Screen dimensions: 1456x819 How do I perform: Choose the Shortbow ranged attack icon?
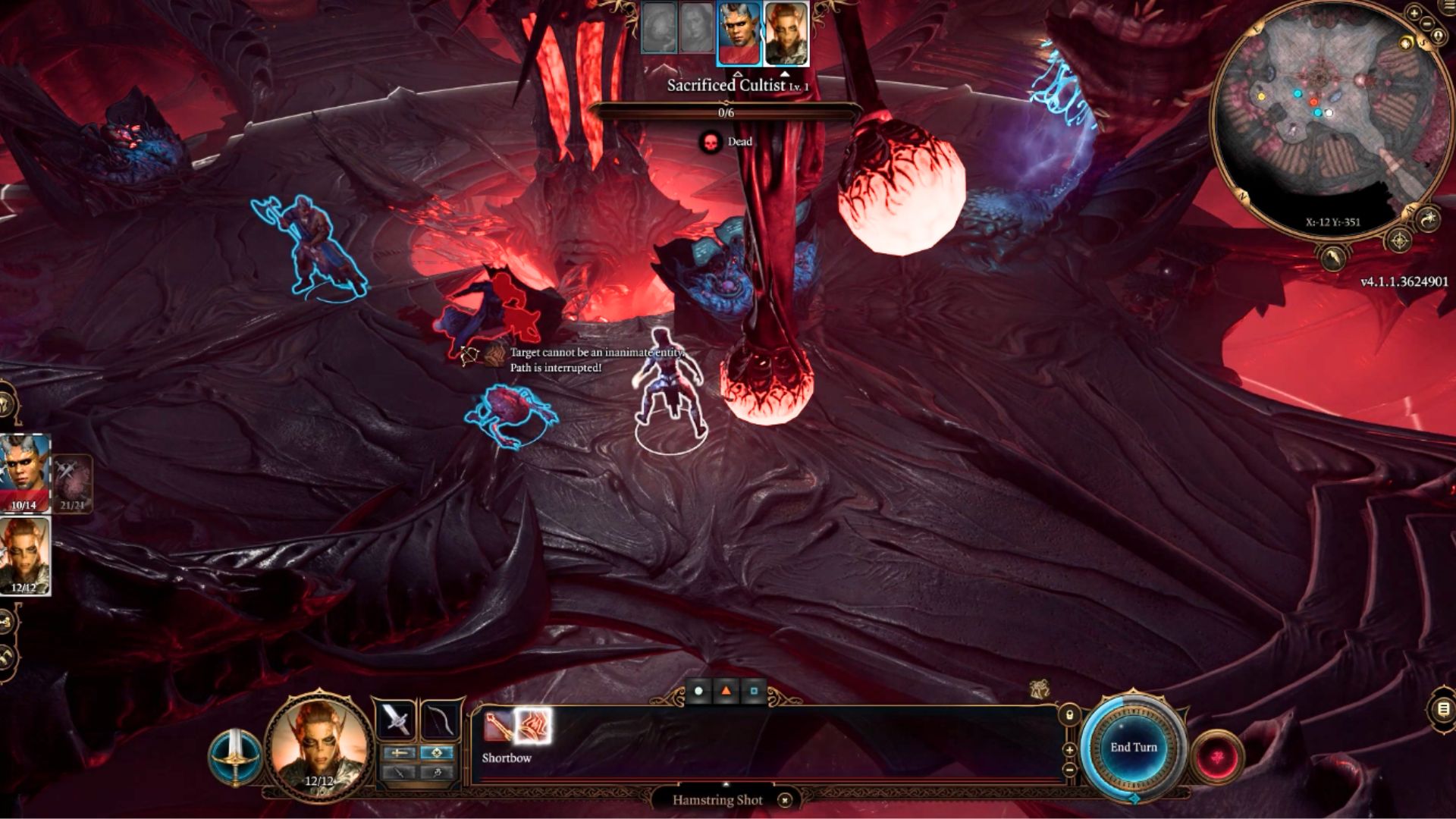pos(497,727)
